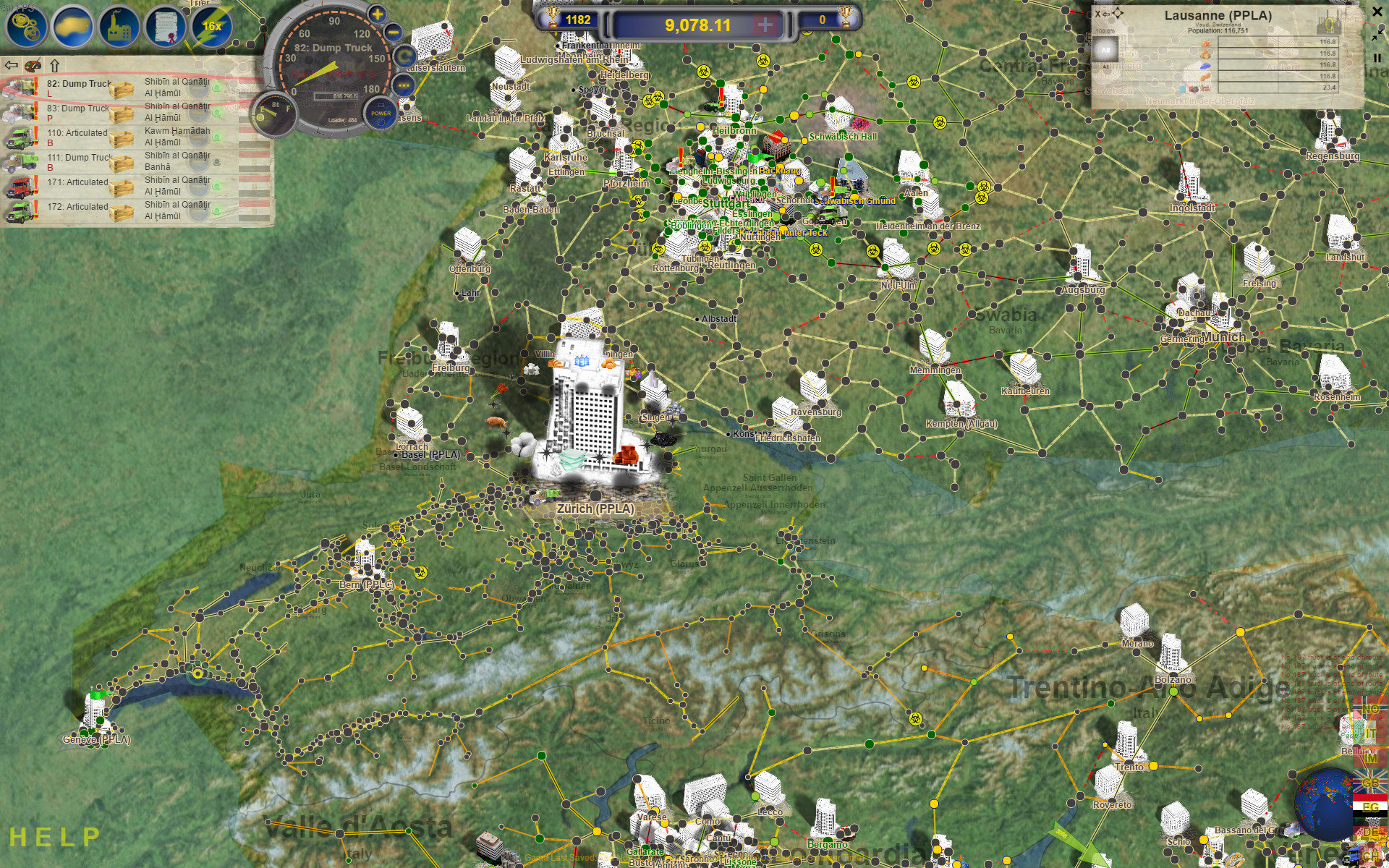Click the fuel gauge on the truck dashboard
The height and width of the screenshot is (868, 1389).
click(x=275, y=113)
